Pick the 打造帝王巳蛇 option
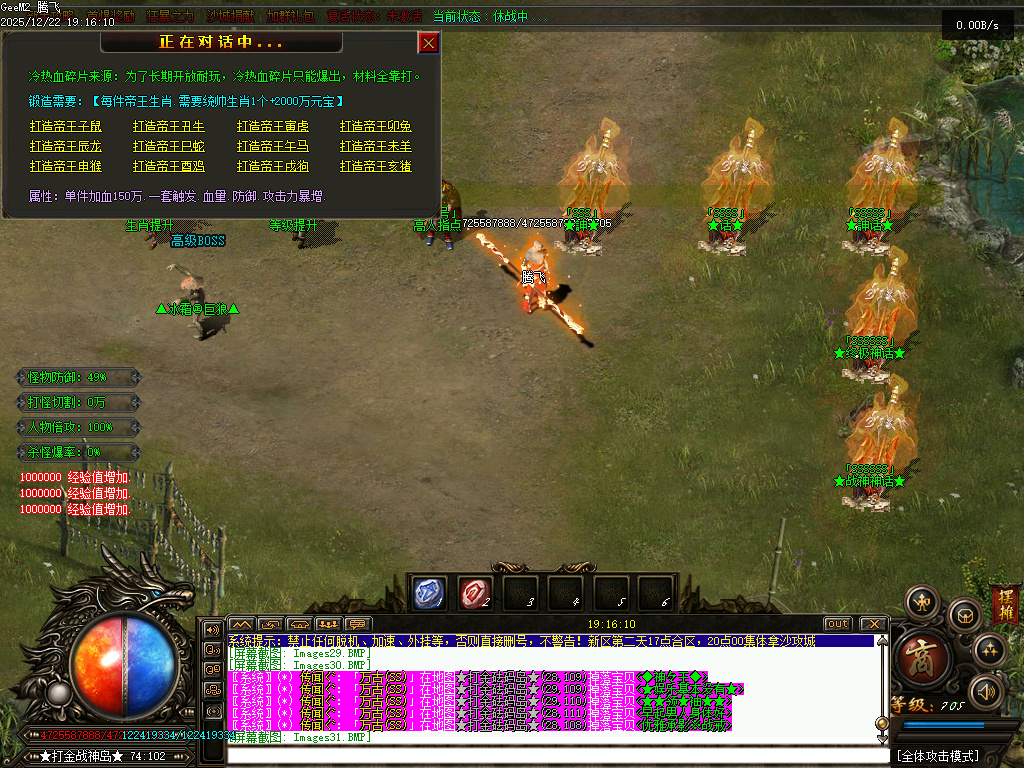1024x768 pixels. [x=169, y=146]
